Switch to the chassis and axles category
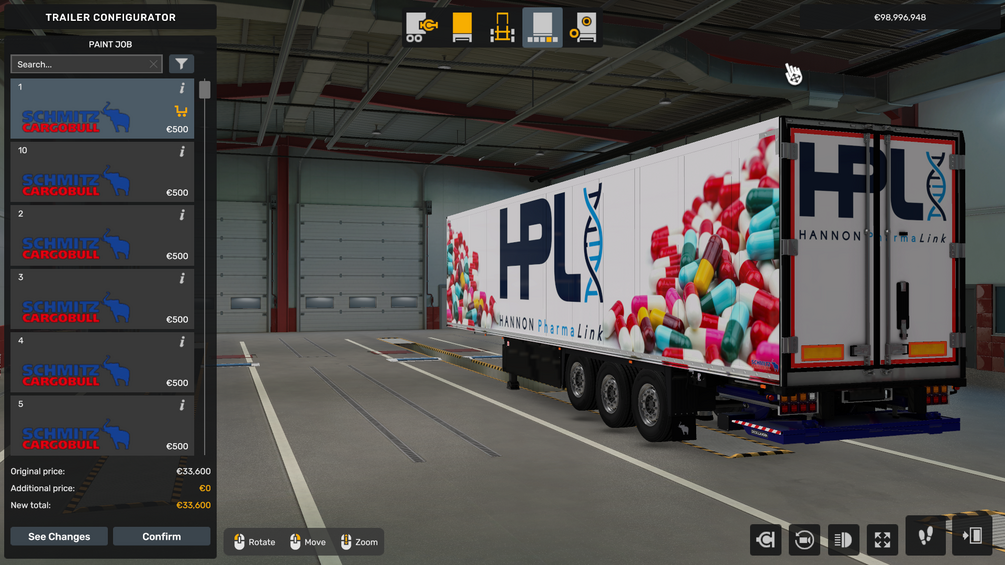 (502, 27)
